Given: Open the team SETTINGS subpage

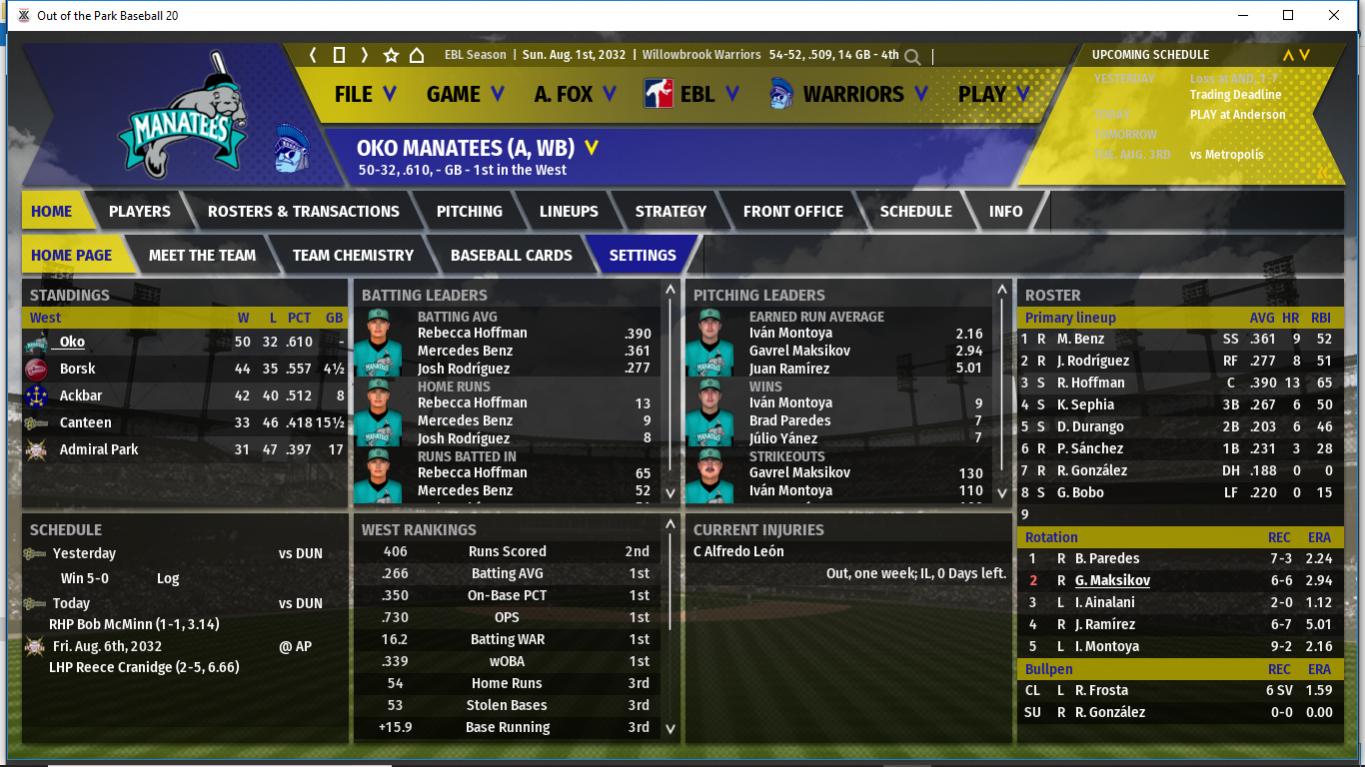Looking at the screenshot, I should (642, 255).
